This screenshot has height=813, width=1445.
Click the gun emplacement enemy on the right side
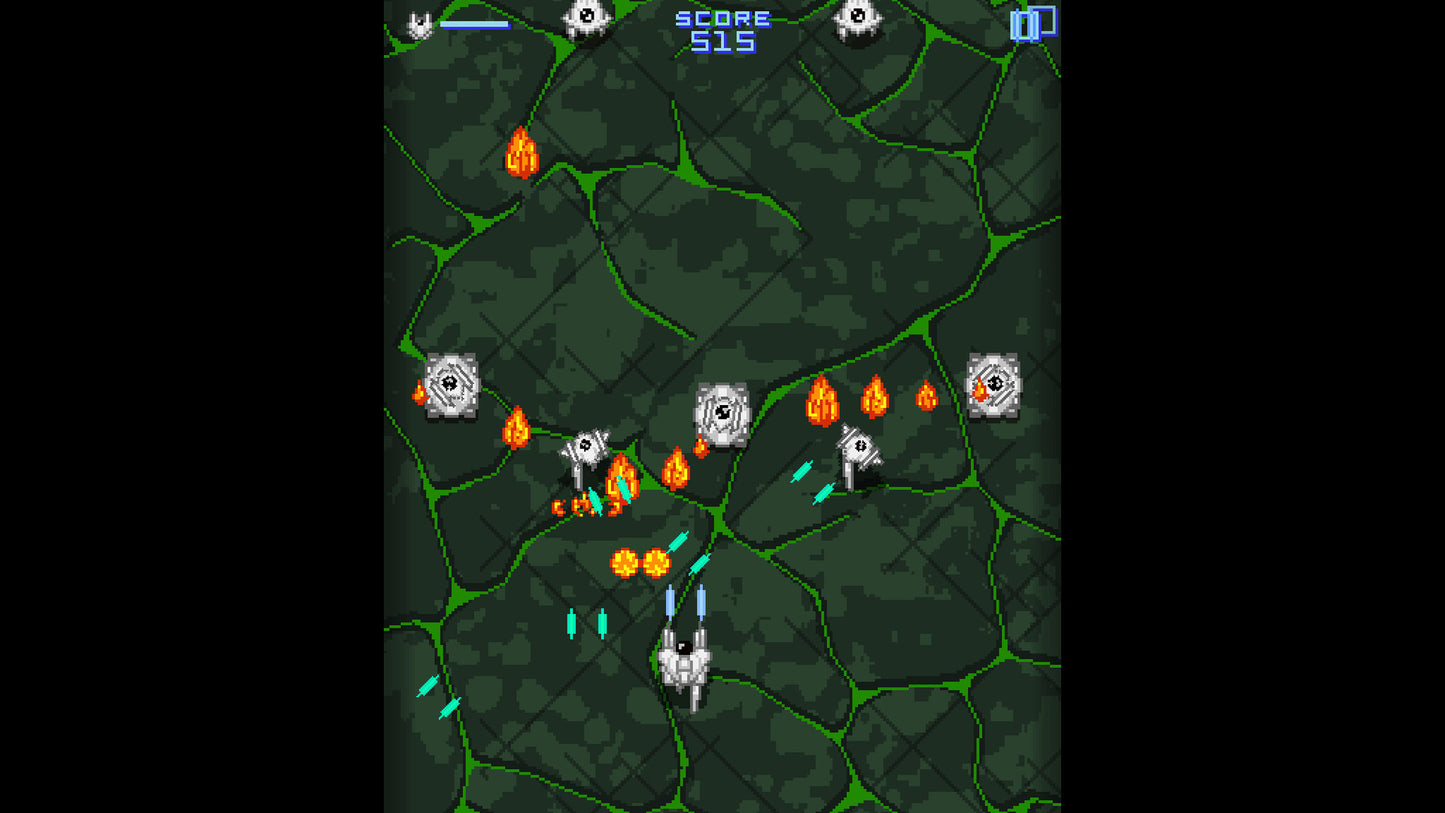tap(857, 445)
